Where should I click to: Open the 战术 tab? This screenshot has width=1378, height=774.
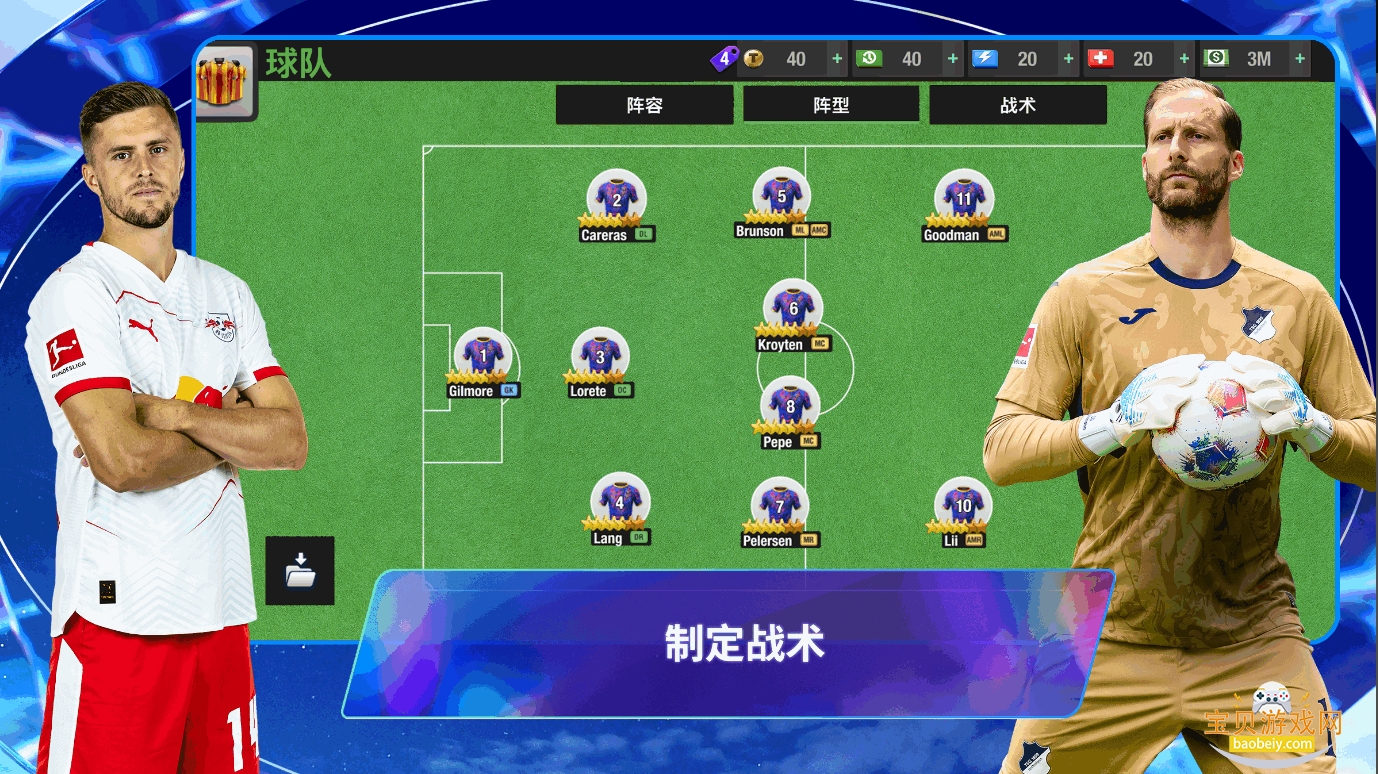tap(1018, 104)
